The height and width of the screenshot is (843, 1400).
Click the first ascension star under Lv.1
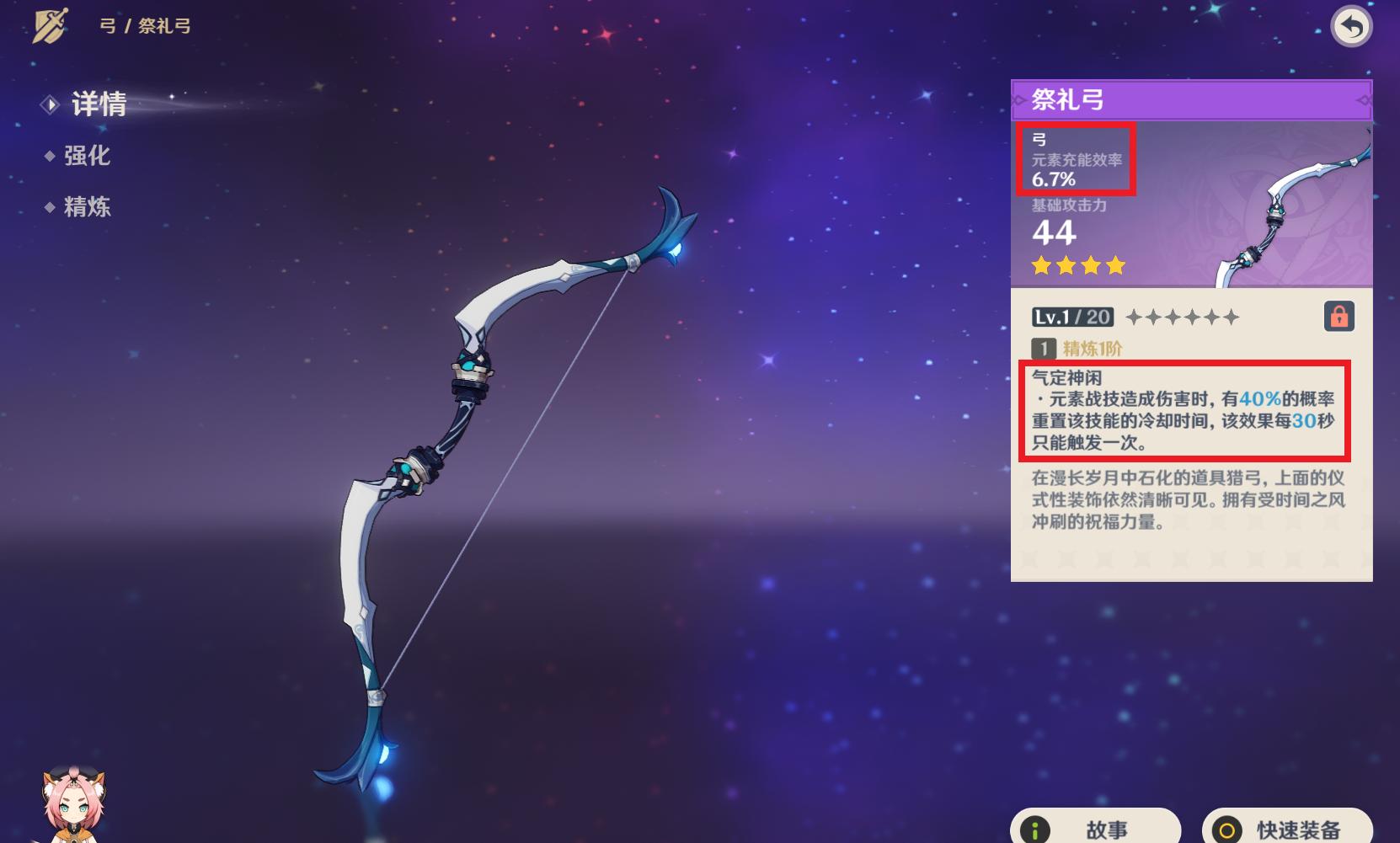[x=1132, y=317]
